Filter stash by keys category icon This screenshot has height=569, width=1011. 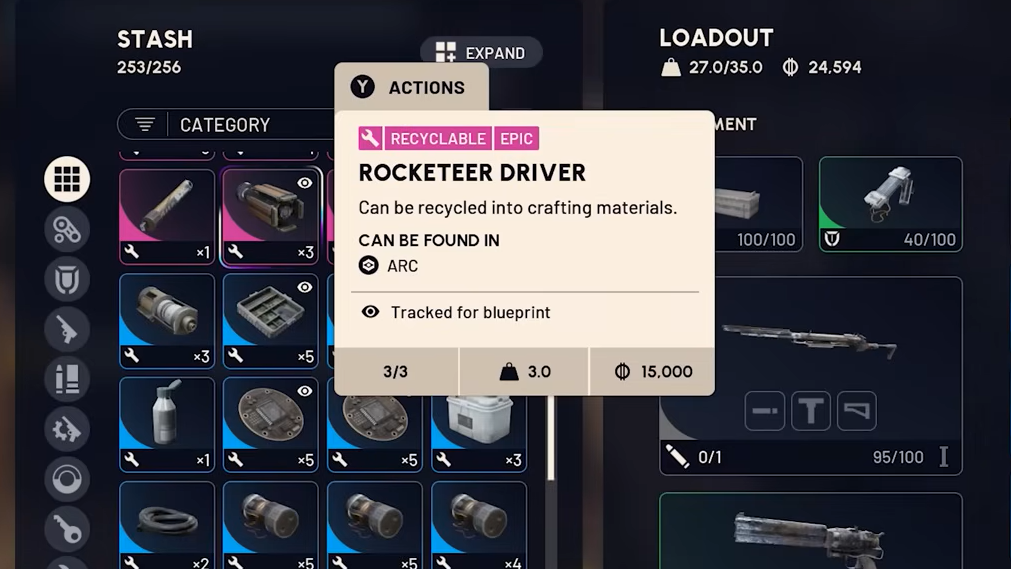(67, 529)
